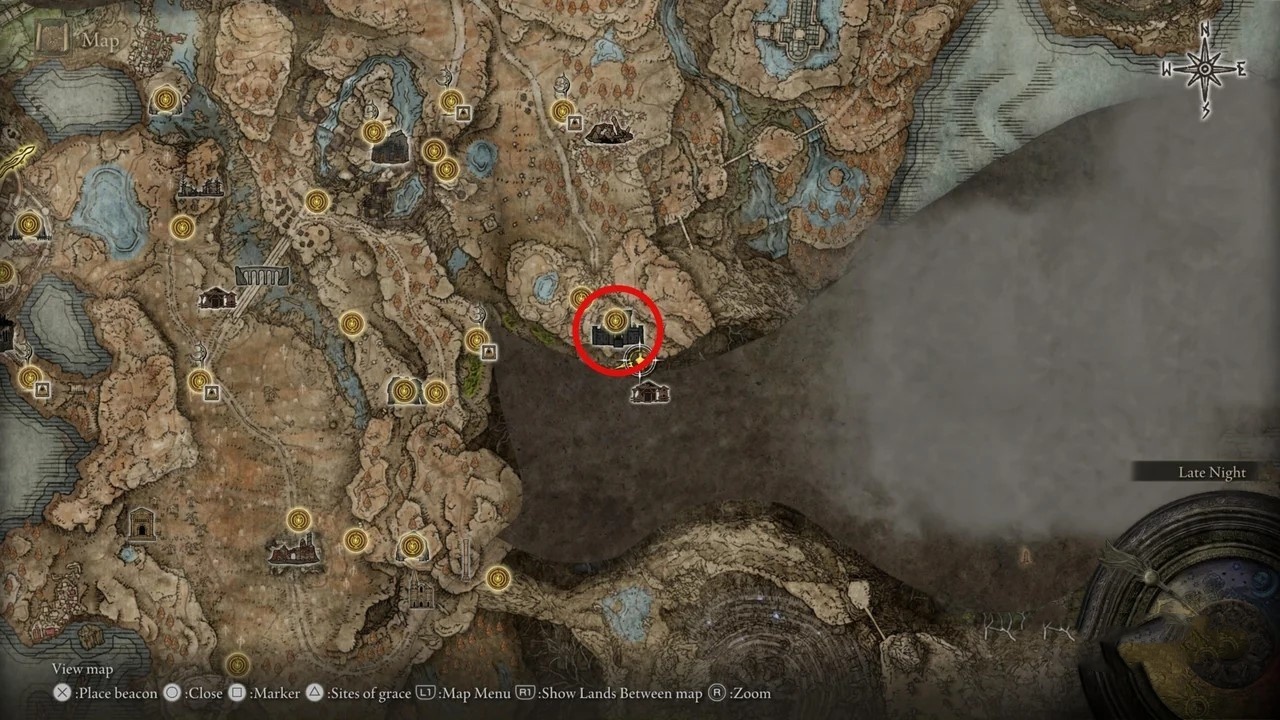Image resolution: width=1280 pixels, height=720 pixels.
Task: Select the grace north of the aqueduct
Action: click(317, 202)
